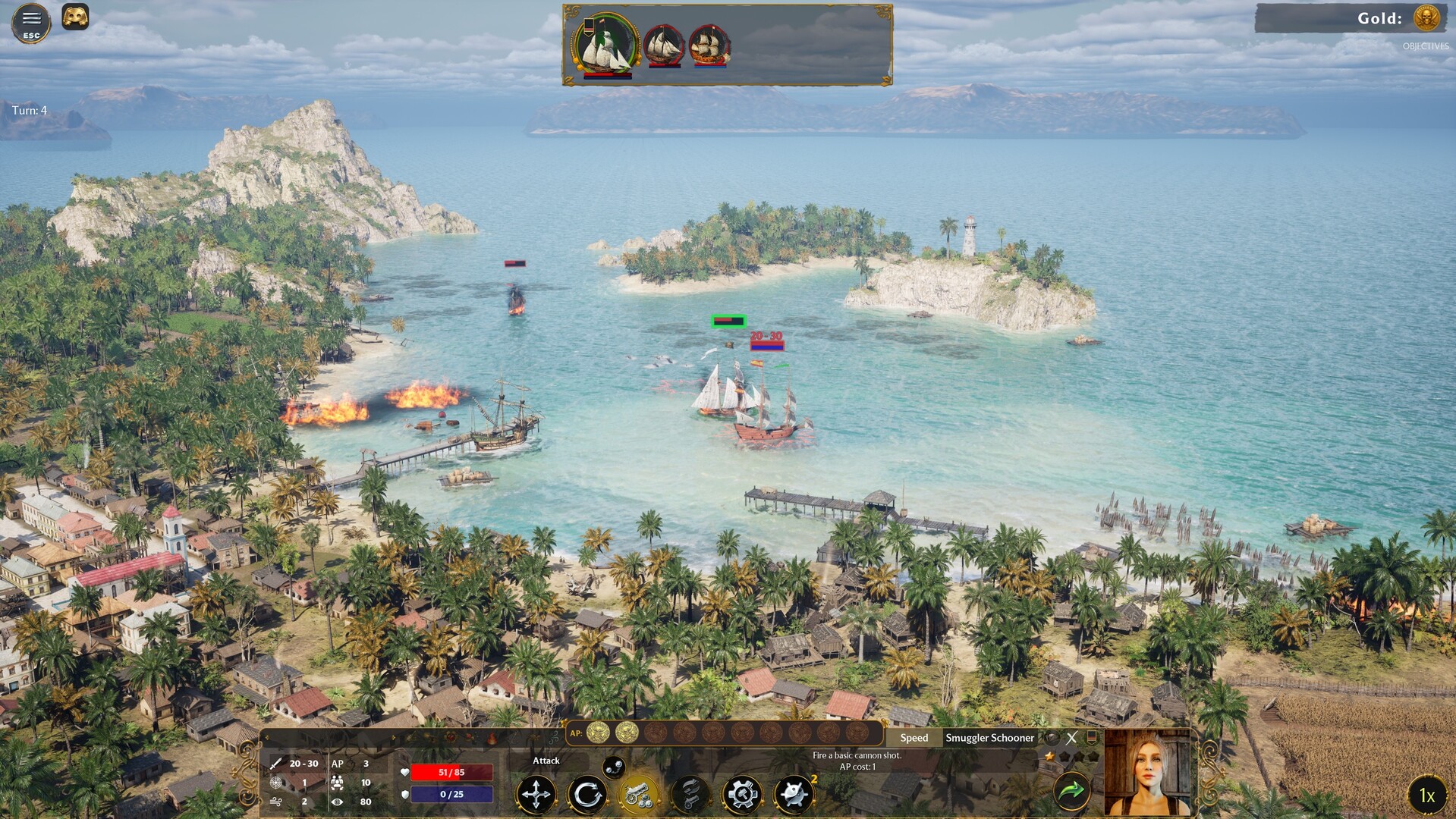Screen dimensions: 1456x819
Task: Click the Speed button near the ship name
Action: pyautogui.click(x=913, y=738)
